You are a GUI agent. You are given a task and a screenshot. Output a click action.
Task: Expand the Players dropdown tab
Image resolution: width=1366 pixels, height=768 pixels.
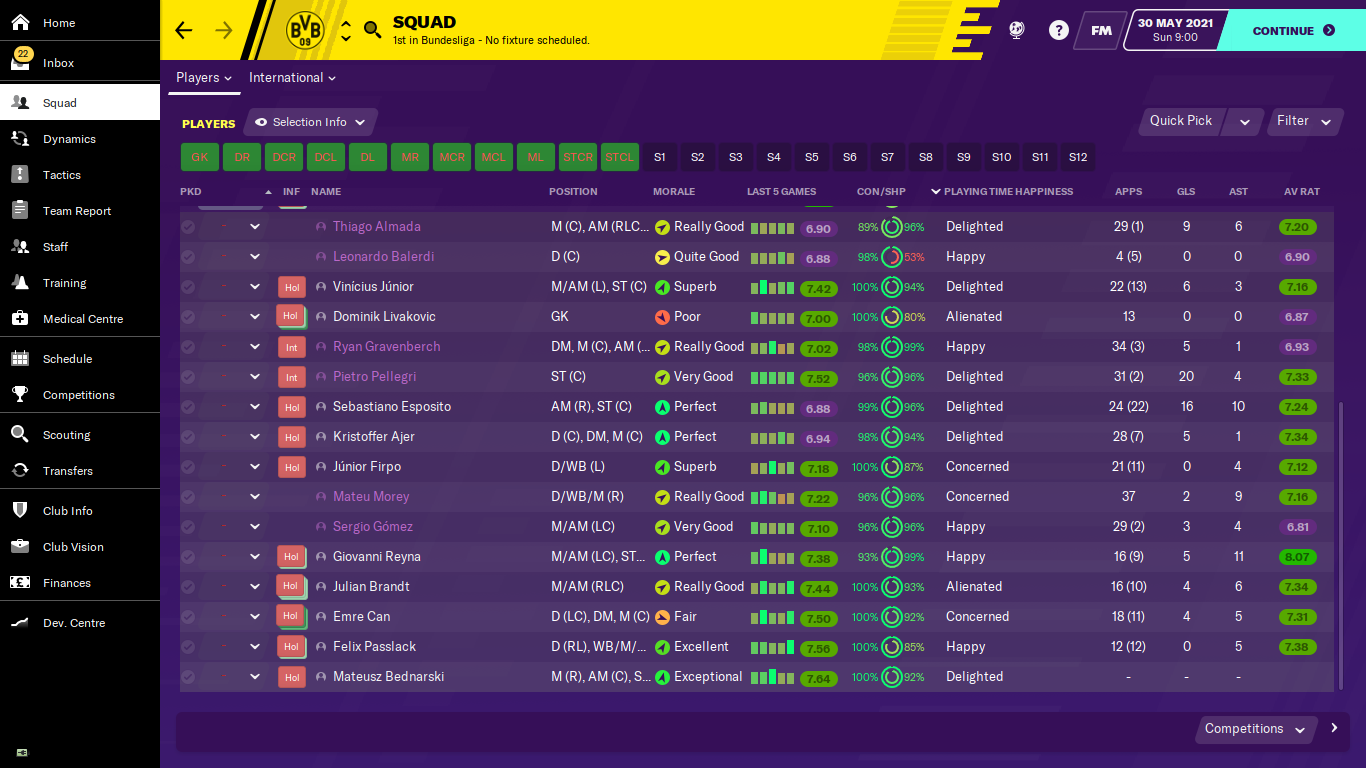click(x=203, y=78)
